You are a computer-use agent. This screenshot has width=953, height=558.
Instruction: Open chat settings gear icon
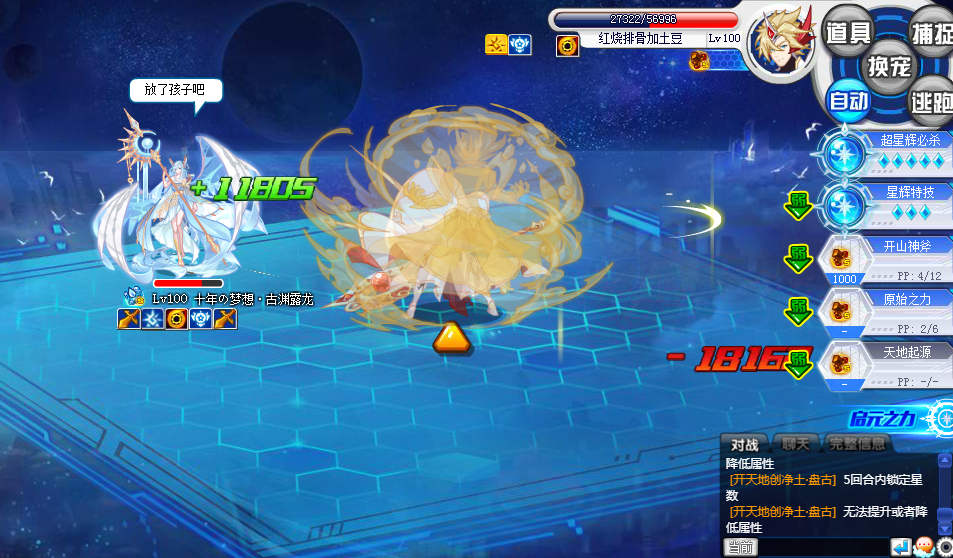coord(944,547)
